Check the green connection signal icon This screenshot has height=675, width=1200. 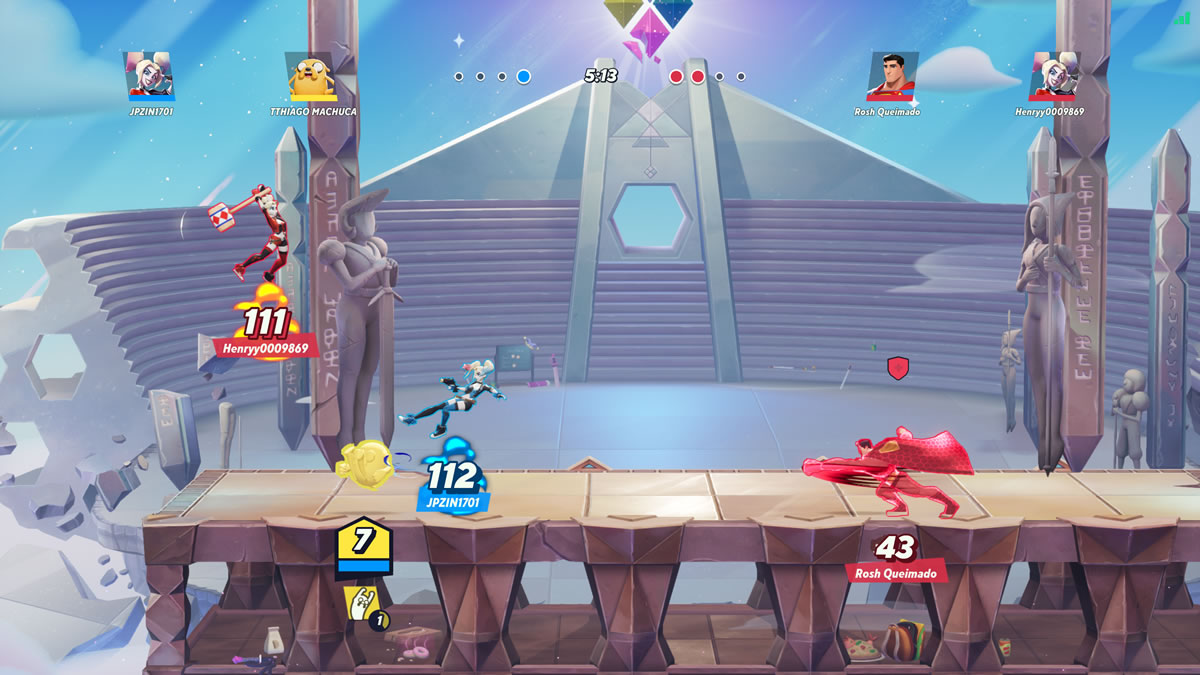point(1181,17)
